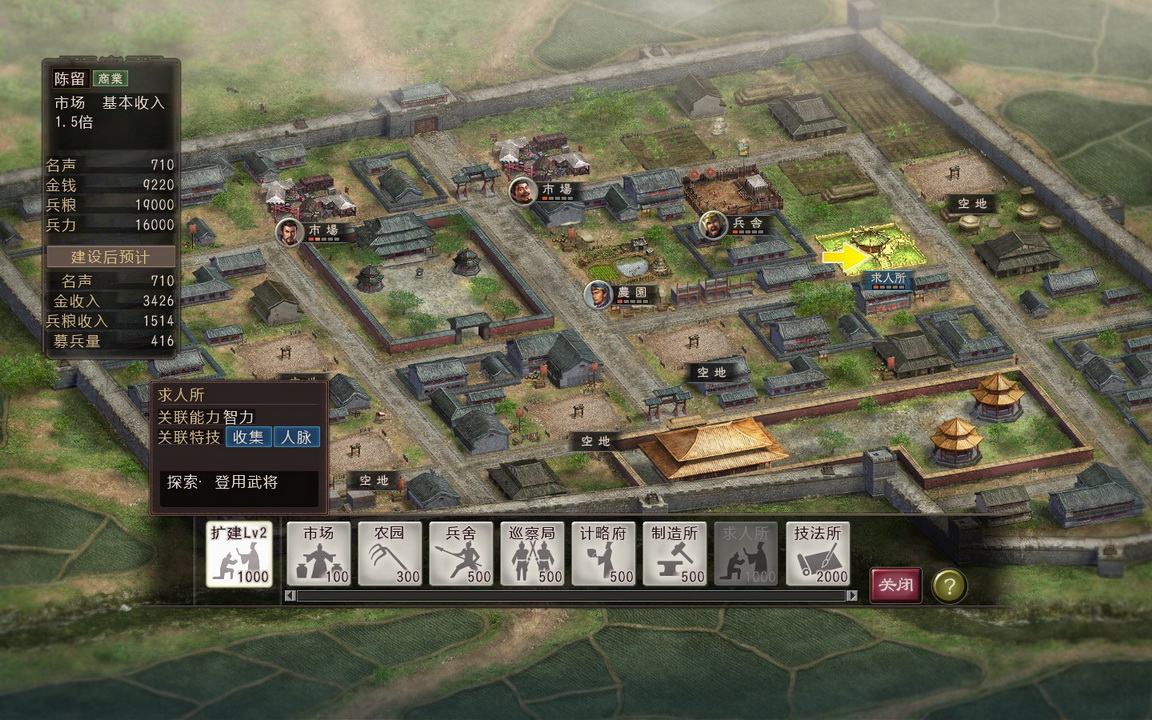Open the question mark help button
The image size is (1152, 720).
click(949, 585)
